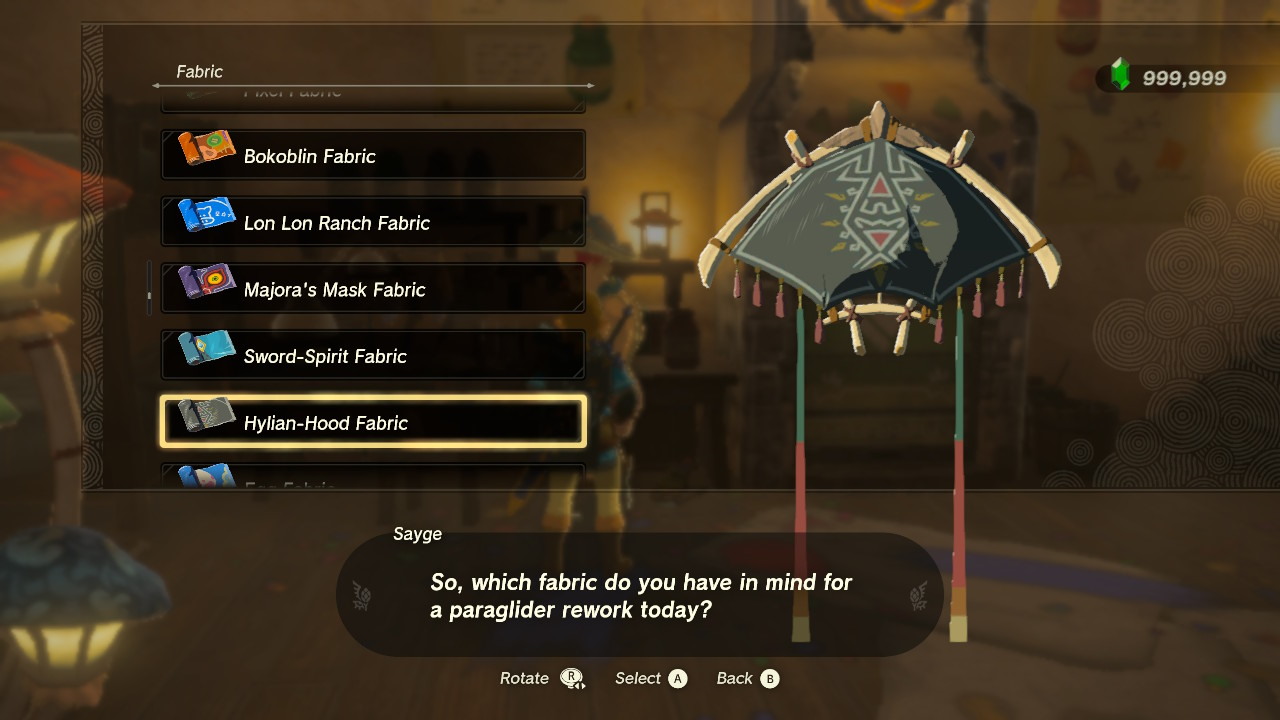
Task: Pick the Majora's Mask Fabric row
Action: tap(373, 289)
